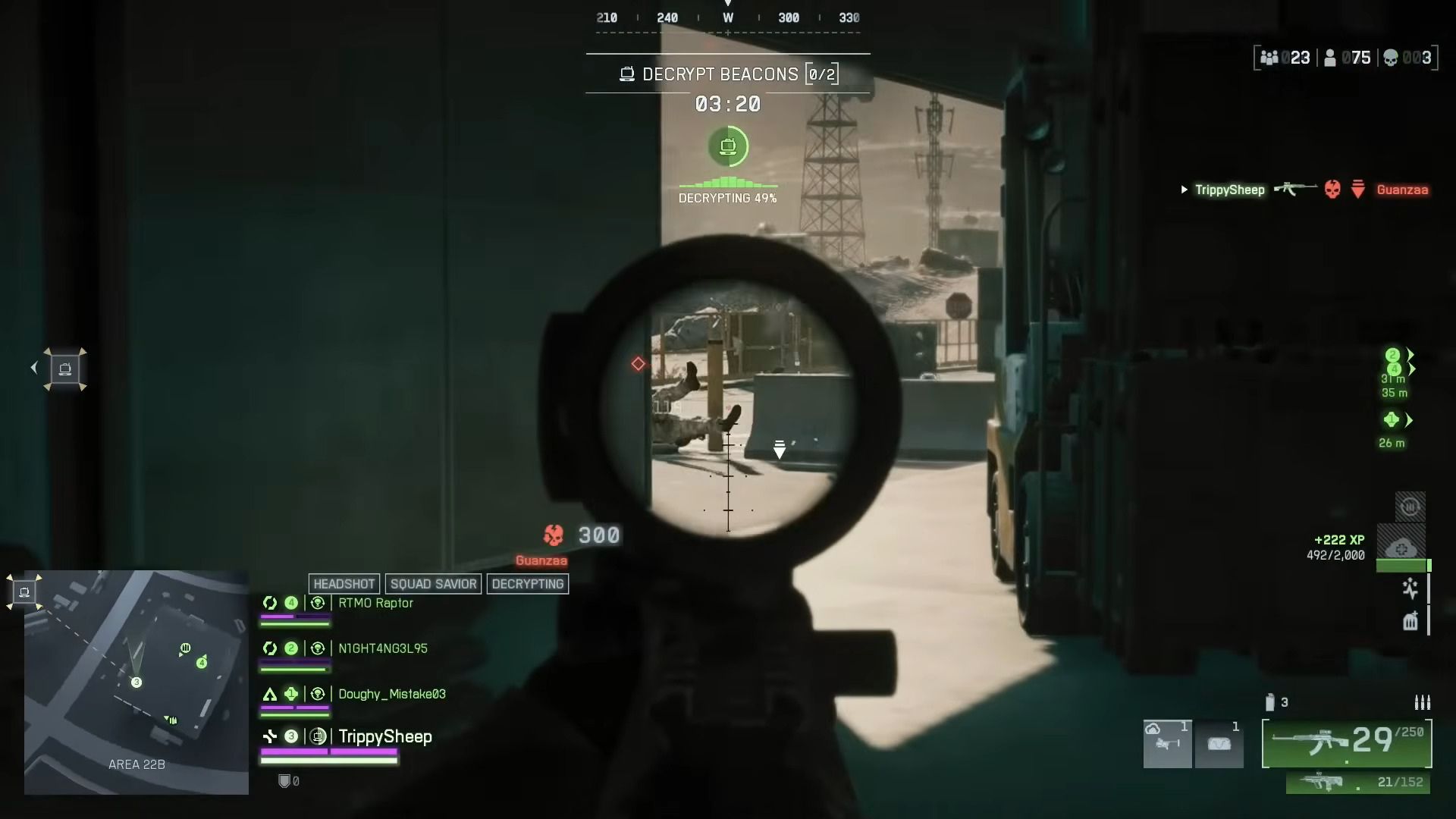The height and width of the screenshot is (819, 1456).
Task: Click the ammo bullets icon near weapon slot
Action: click(1423, 702)
